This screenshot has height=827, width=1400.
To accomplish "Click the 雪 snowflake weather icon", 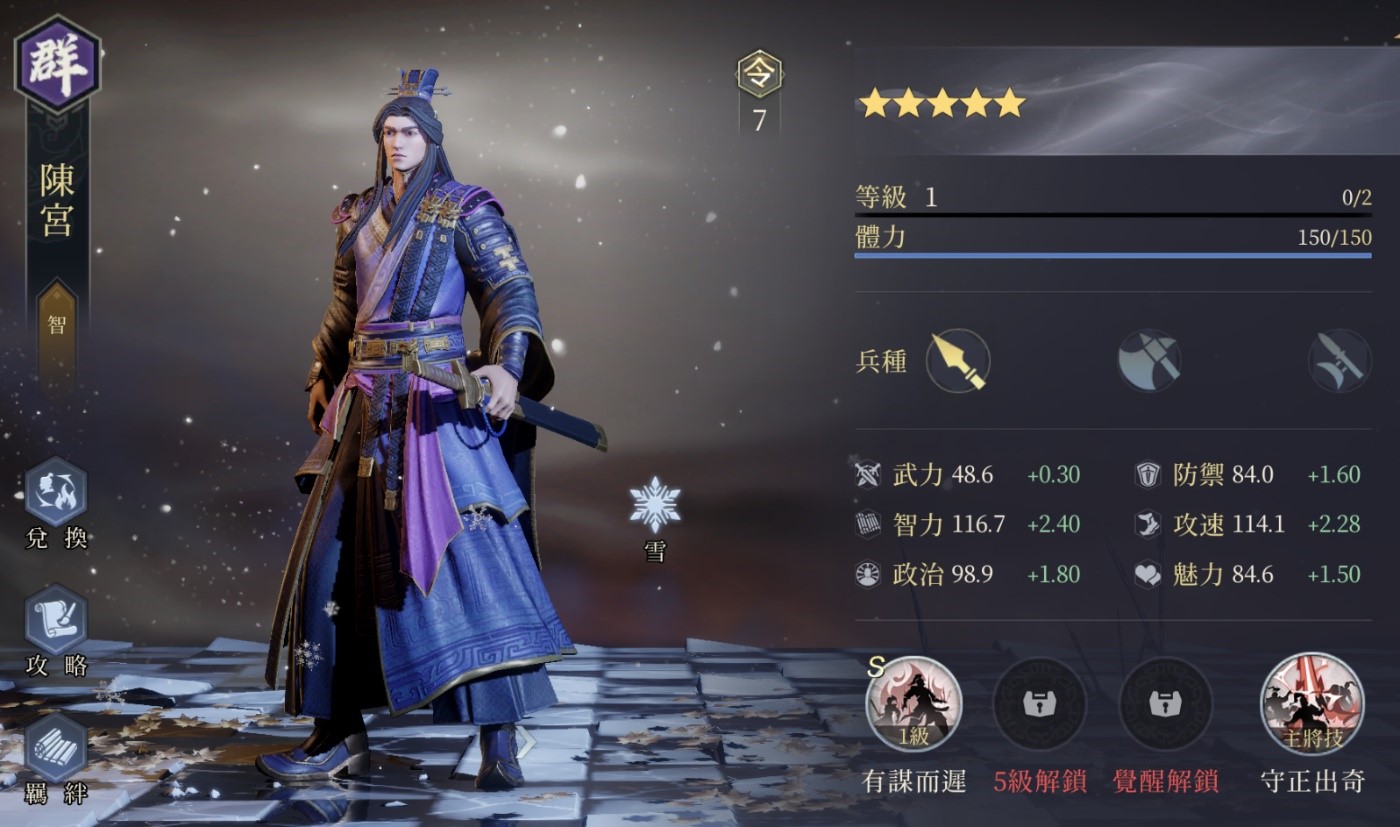I will (x=655, y=506).
